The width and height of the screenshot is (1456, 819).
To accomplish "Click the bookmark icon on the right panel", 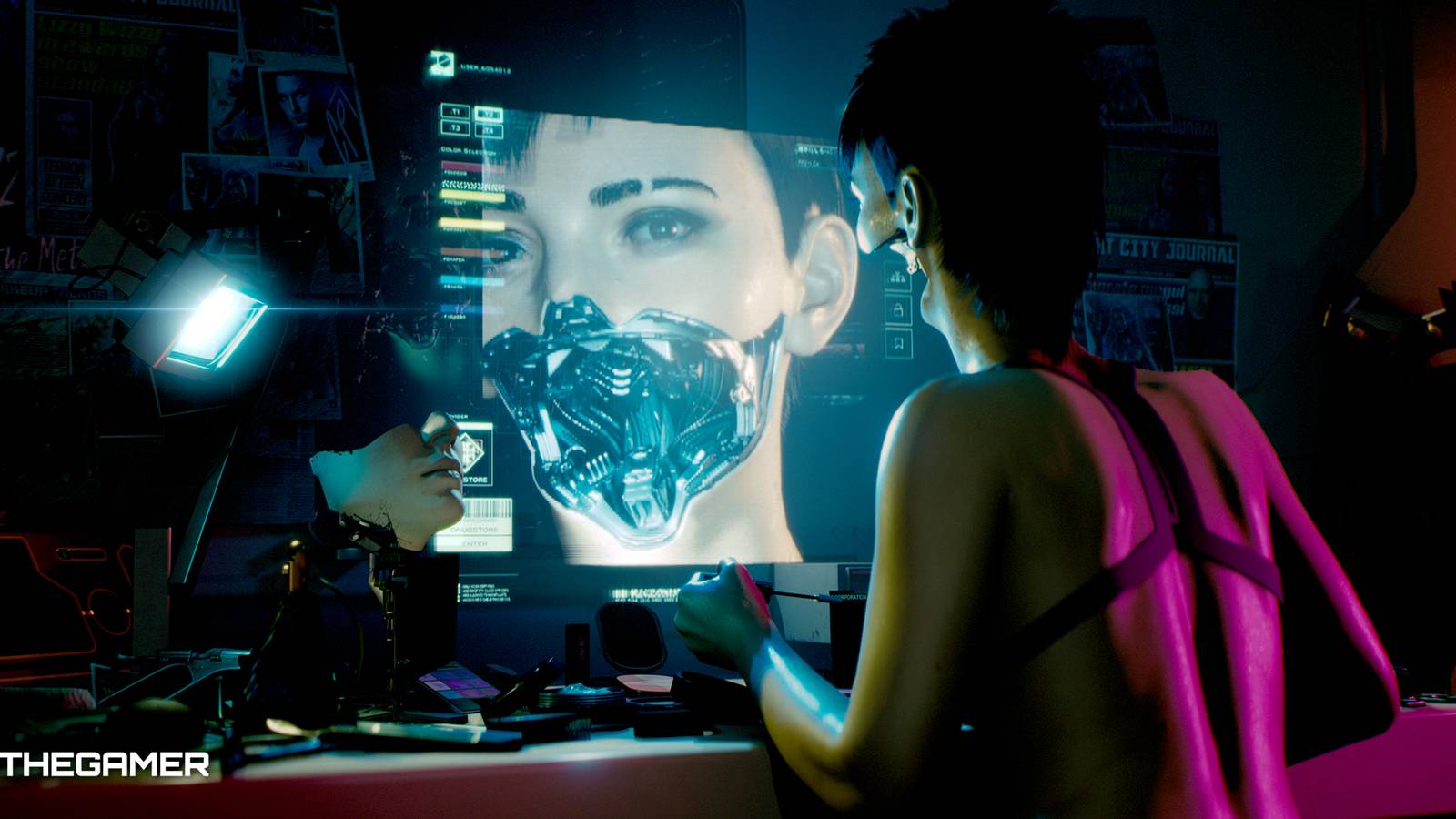I will click(898, 341).
